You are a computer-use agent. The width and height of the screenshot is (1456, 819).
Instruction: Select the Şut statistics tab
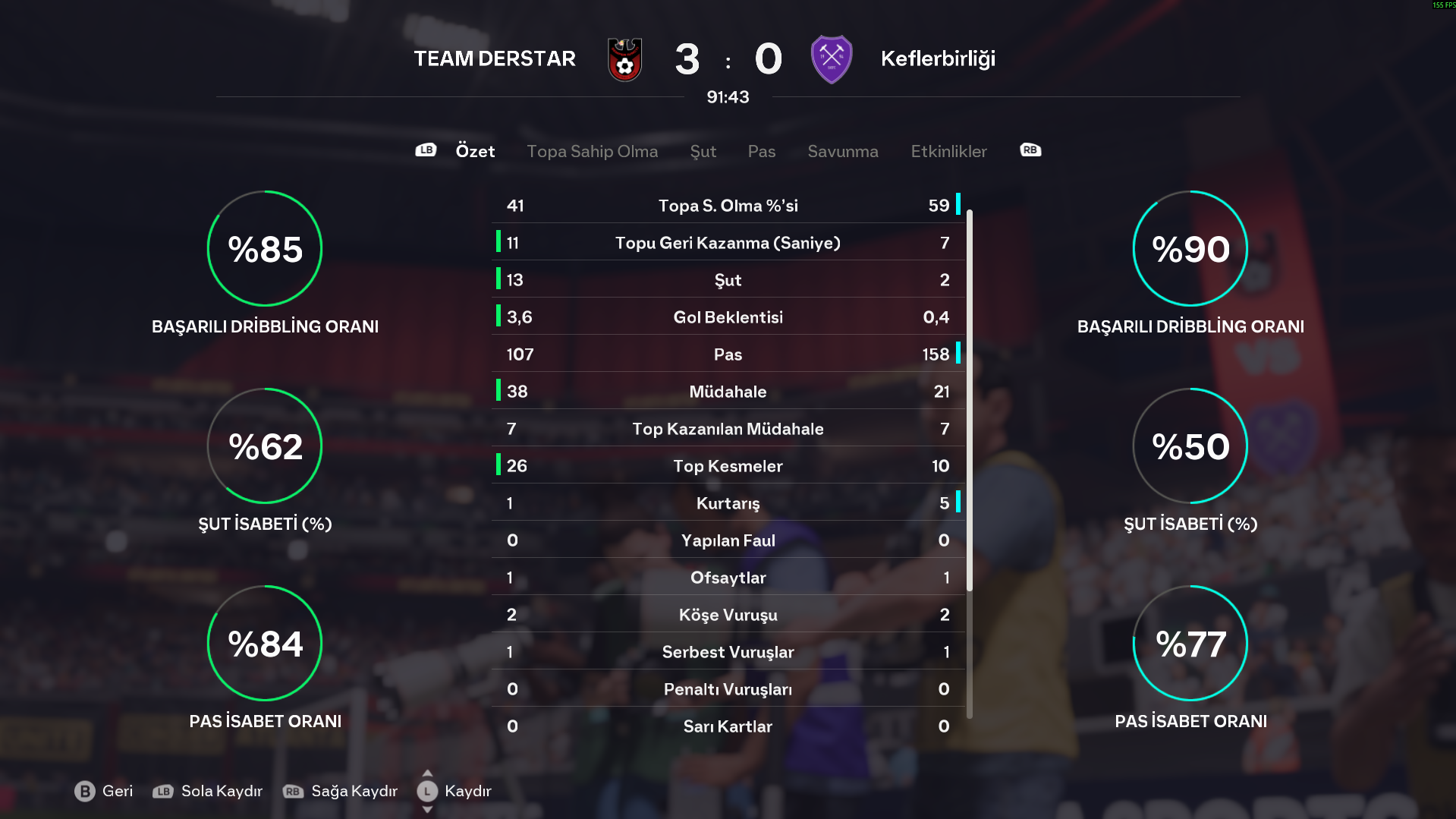coord(703,151)
